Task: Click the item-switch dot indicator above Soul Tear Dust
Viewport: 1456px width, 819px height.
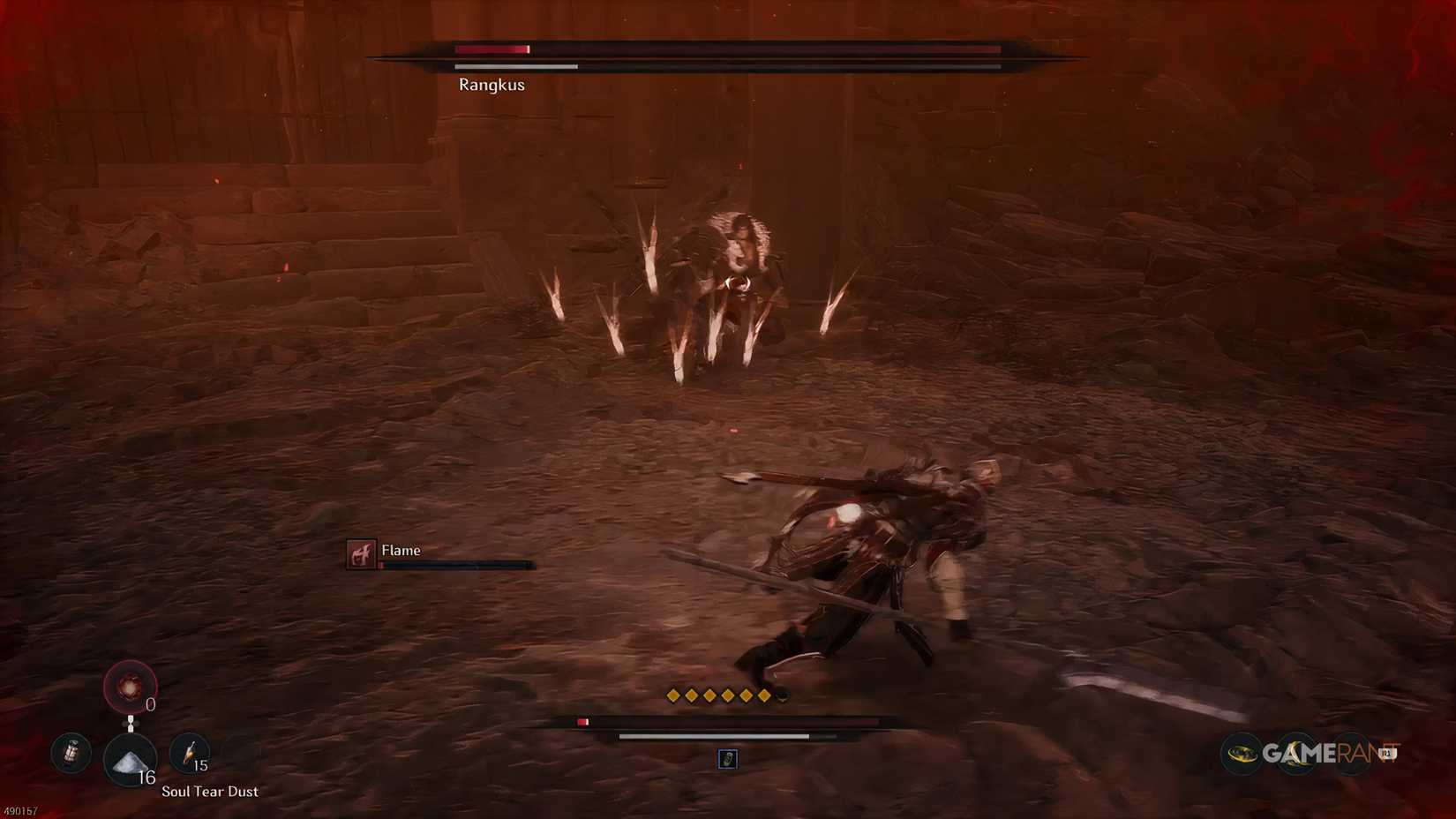Action: [x=131, y=723]
